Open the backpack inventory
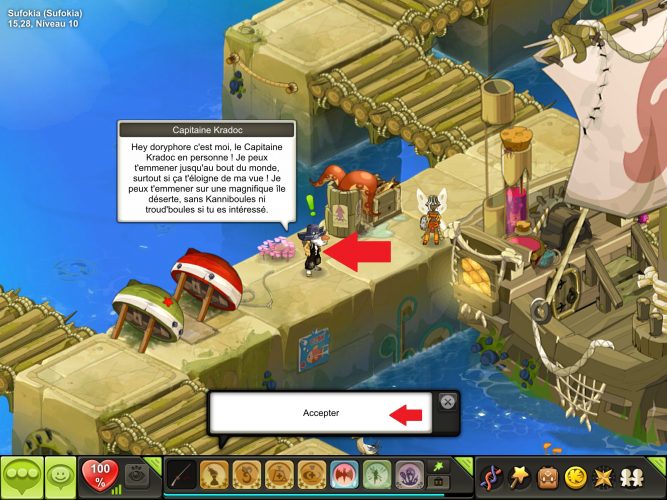This screenshot has height=500, width=667. [x=548, y=476]
